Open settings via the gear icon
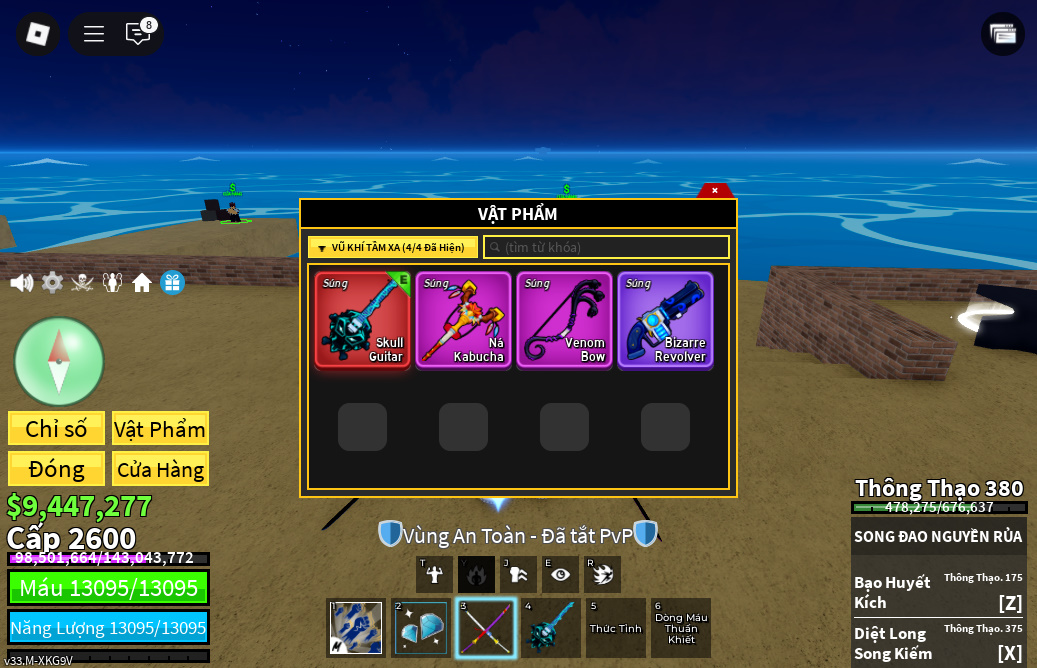Viewport: 1037px width, 668px height. click(52, 283)
